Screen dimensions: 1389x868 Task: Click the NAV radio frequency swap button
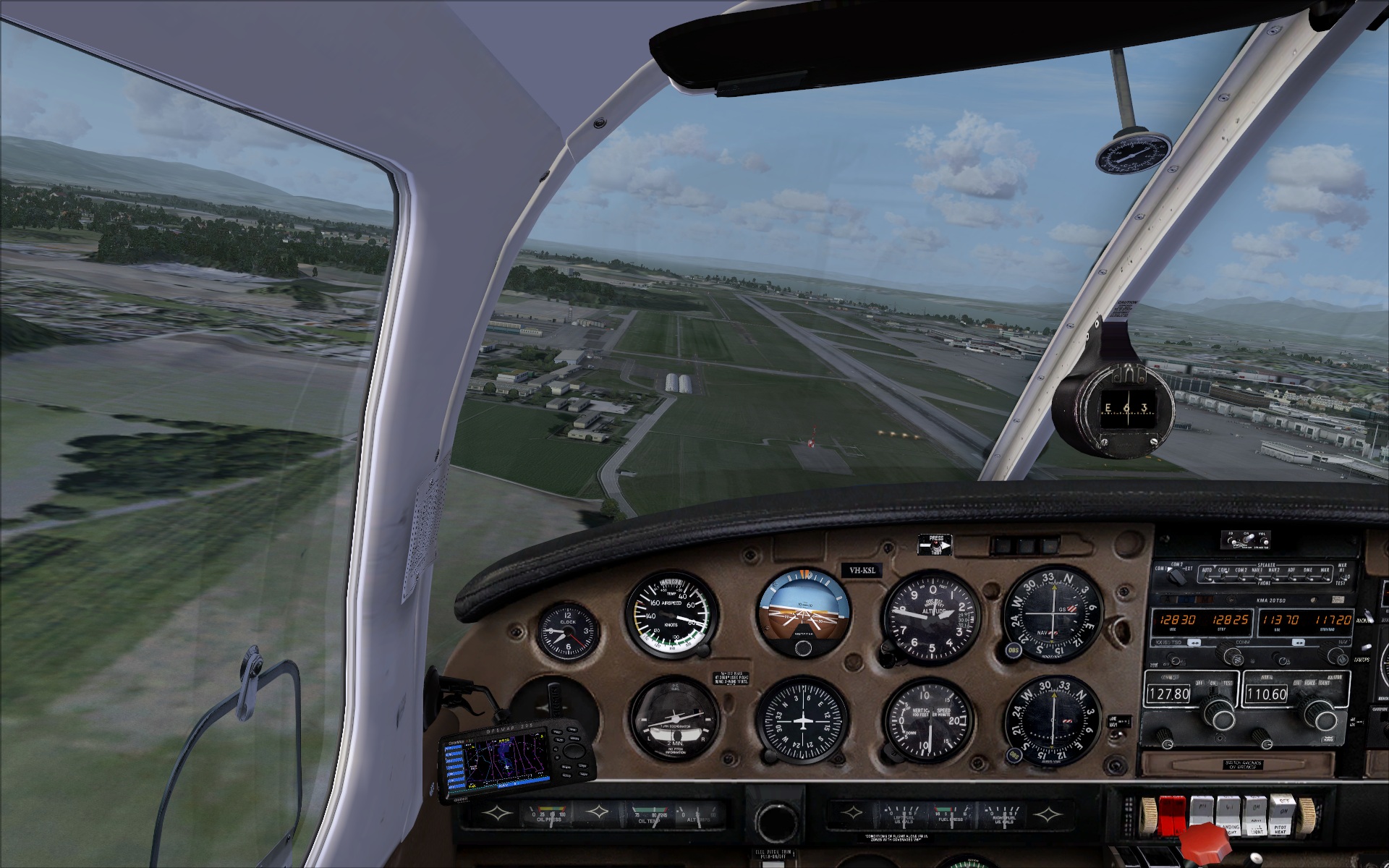(x=1299, y=642)
